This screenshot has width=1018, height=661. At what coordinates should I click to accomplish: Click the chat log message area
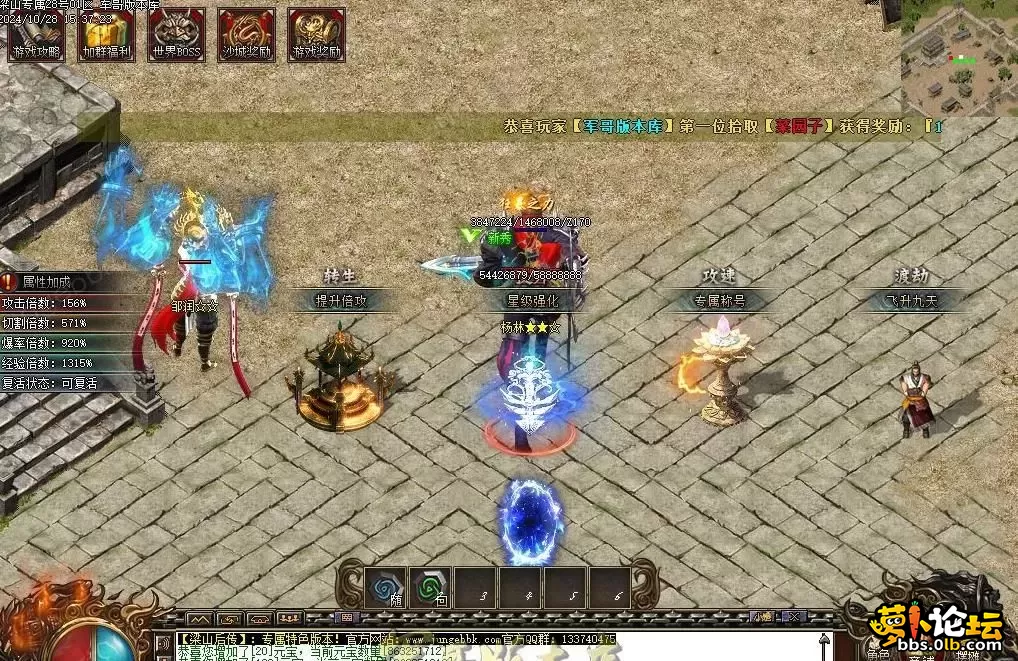pos(480,645)
